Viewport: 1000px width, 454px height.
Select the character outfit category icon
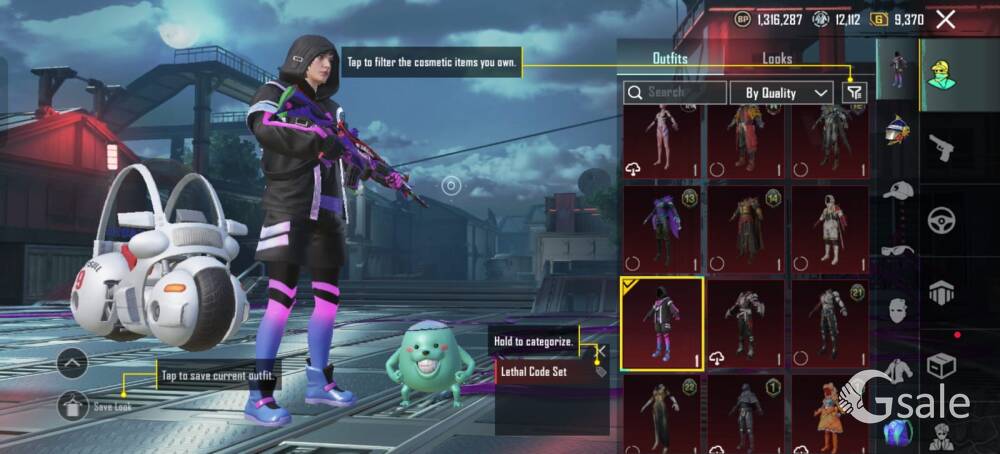coord(897,68)
